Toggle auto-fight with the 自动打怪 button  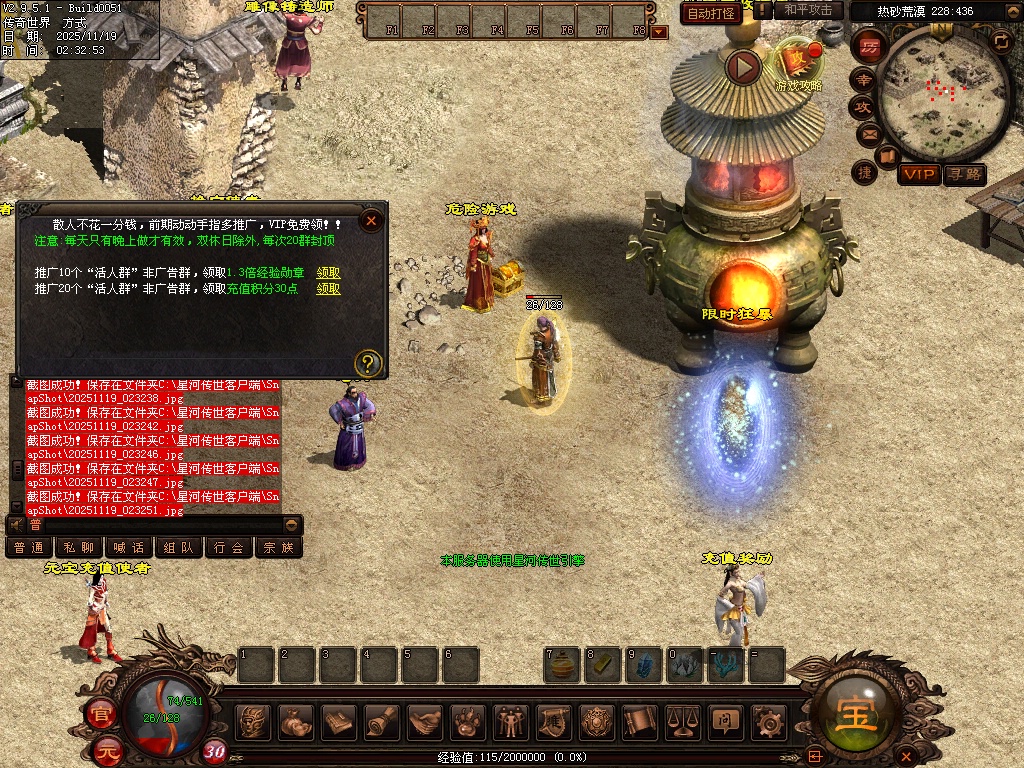coord(711,13)
